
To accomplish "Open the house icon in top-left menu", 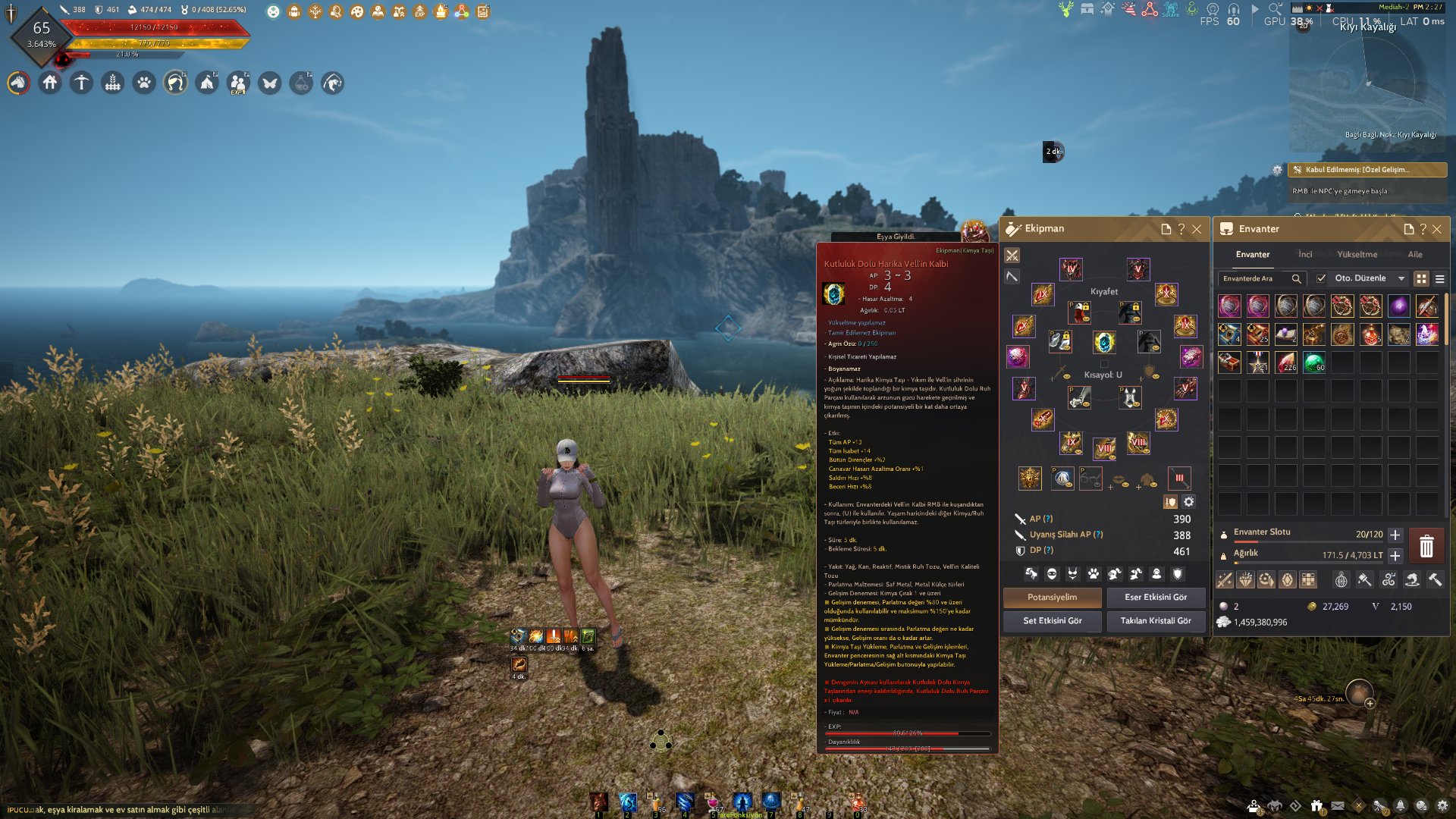I will tap(50, 83).
